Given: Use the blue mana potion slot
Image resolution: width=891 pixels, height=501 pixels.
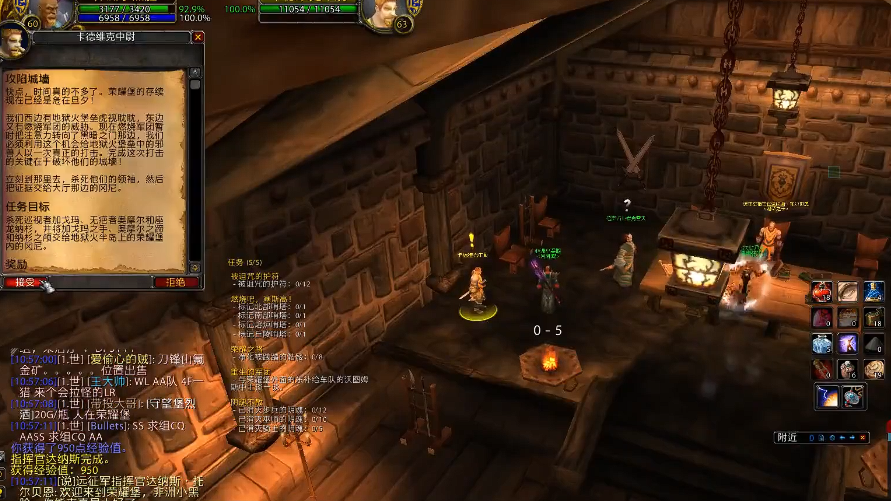Looking at the screenshot, I should [873, 291].
